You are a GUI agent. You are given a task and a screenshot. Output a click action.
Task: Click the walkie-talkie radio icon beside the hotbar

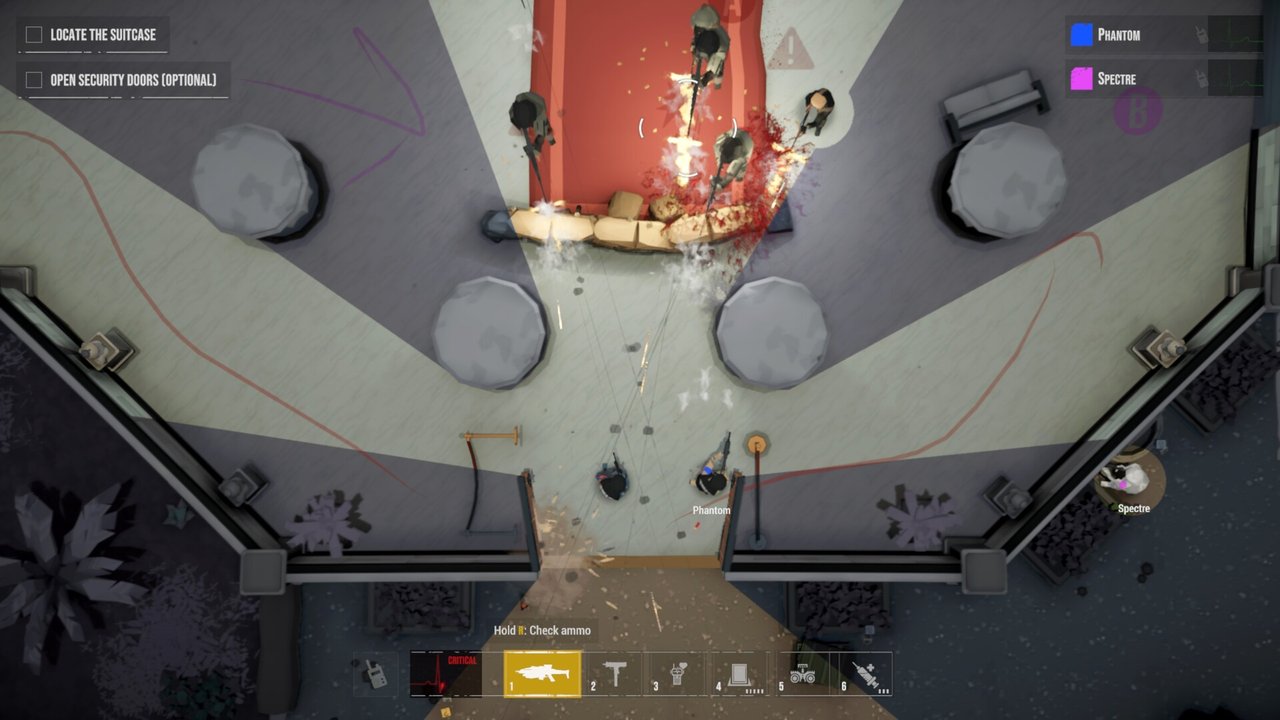(x=375, y=674)
